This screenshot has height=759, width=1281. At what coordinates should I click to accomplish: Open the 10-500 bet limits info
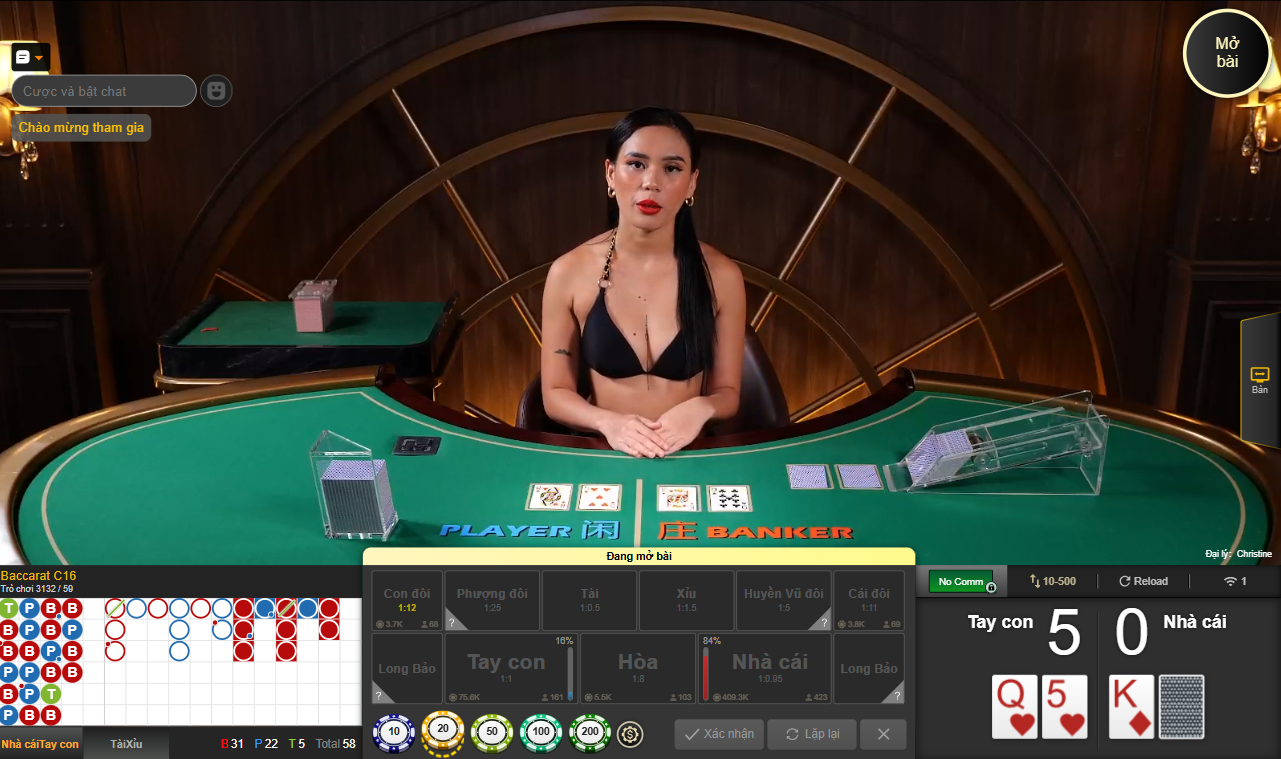(x=1051, y=581)
